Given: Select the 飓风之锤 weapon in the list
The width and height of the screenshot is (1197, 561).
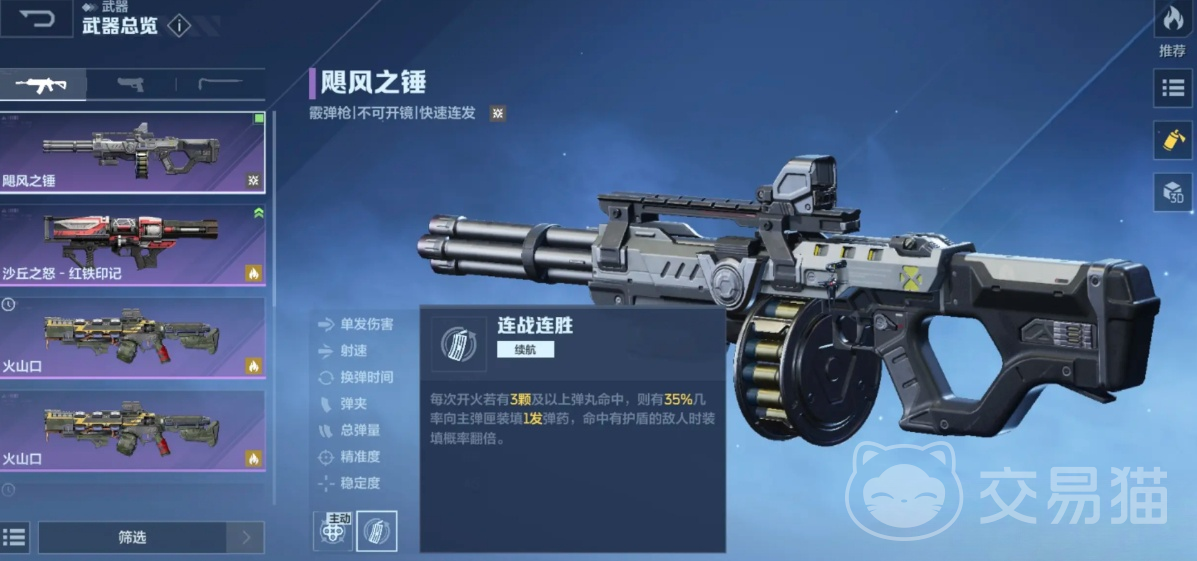Looking at the screenshot, I should point(132,152).
